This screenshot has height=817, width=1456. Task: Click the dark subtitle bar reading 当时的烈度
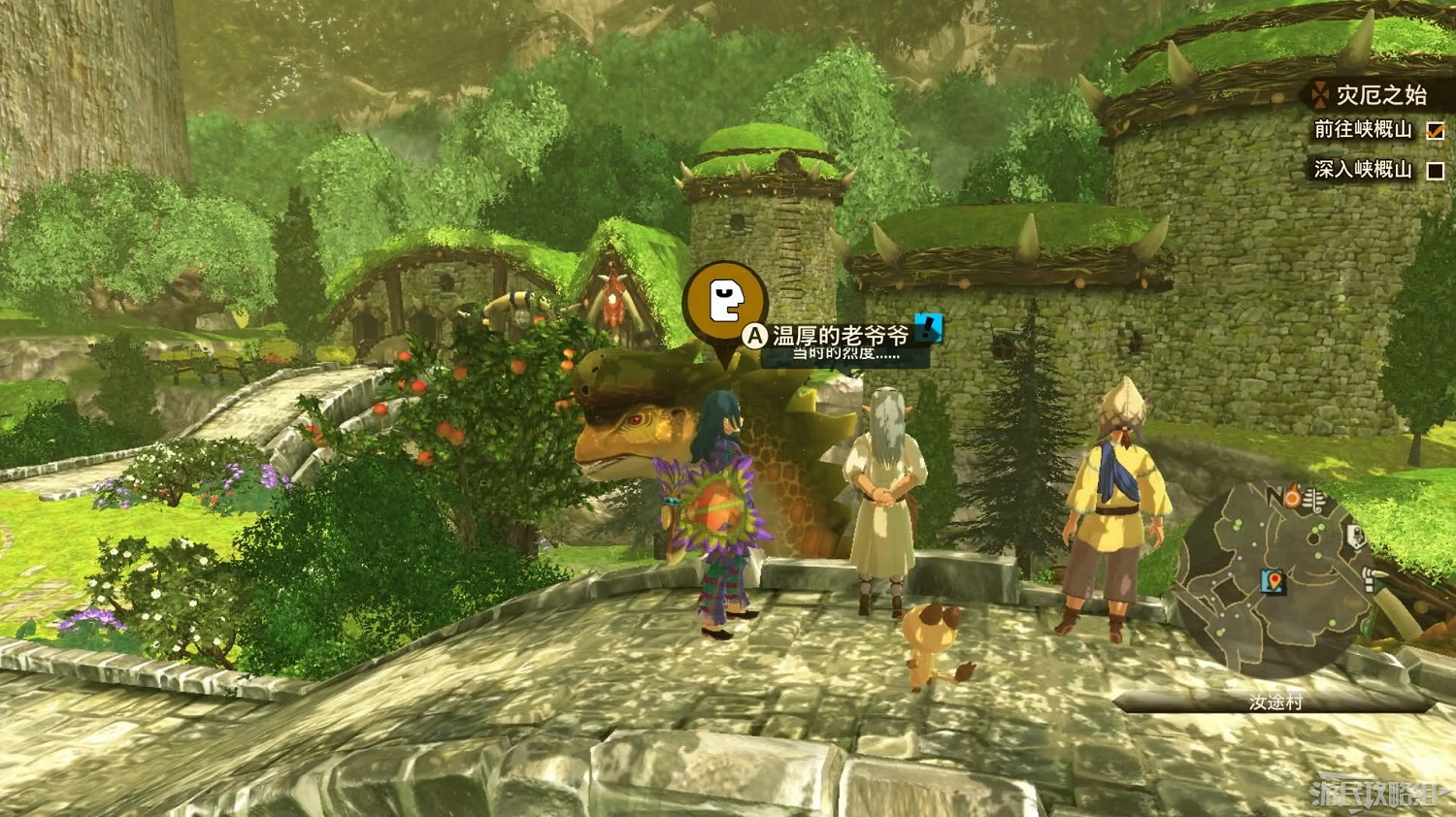point(843,355)
